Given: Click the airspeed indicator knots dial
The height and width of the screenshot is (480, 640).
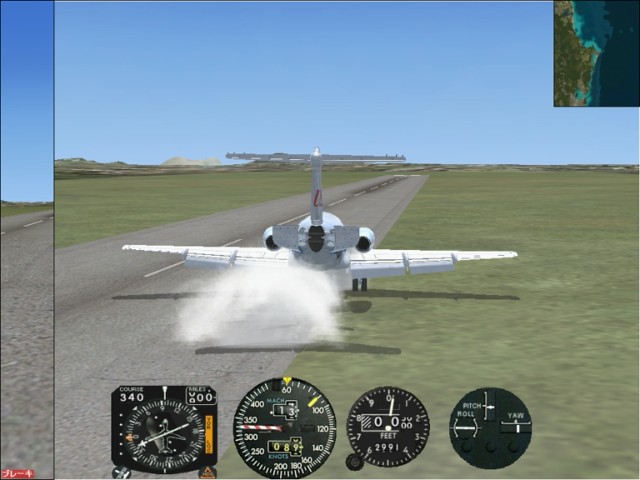Looking at the screenshot, I should (x=284, y=428).
